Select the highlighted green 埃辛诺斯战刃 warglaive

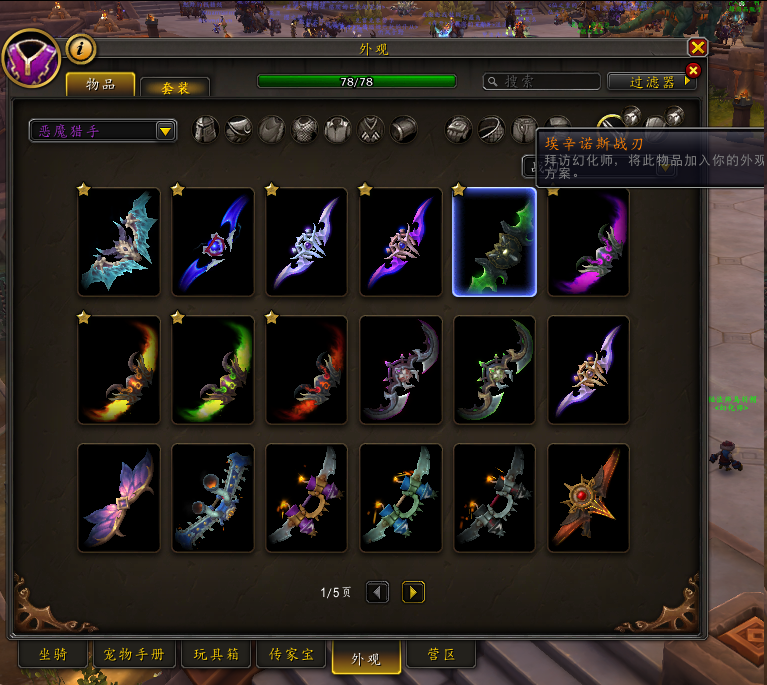(x=494, y=242)
